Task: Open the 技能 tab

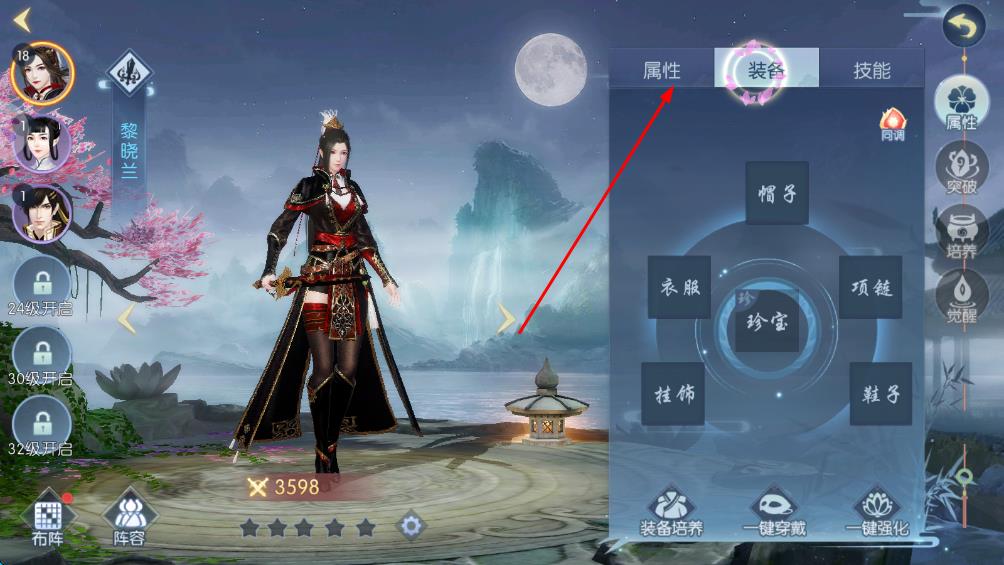Action: [x=871, y=70]
